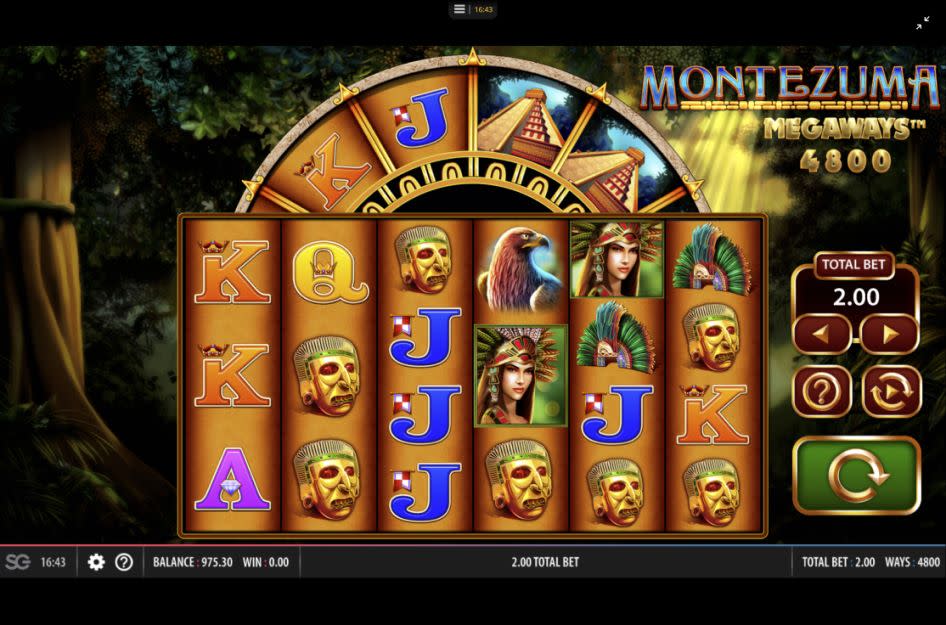The height and width of the screenshot is (625, 946).
Task: Activate the autoplay button
Action: point(890,391)
